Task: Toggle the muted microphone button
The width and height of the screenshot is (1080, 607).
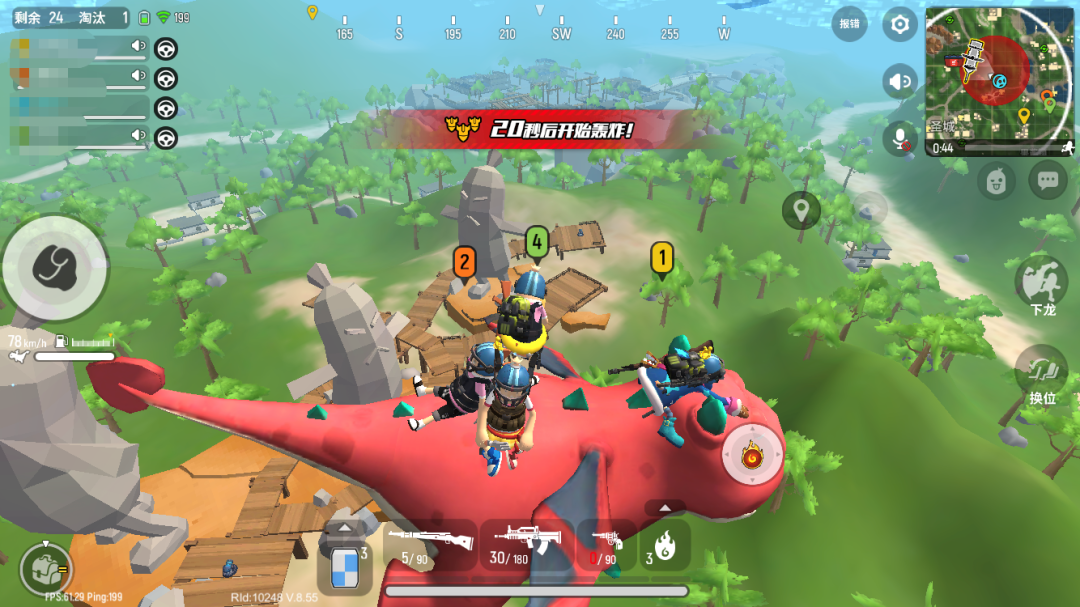Action: click(x=901, y=138)
